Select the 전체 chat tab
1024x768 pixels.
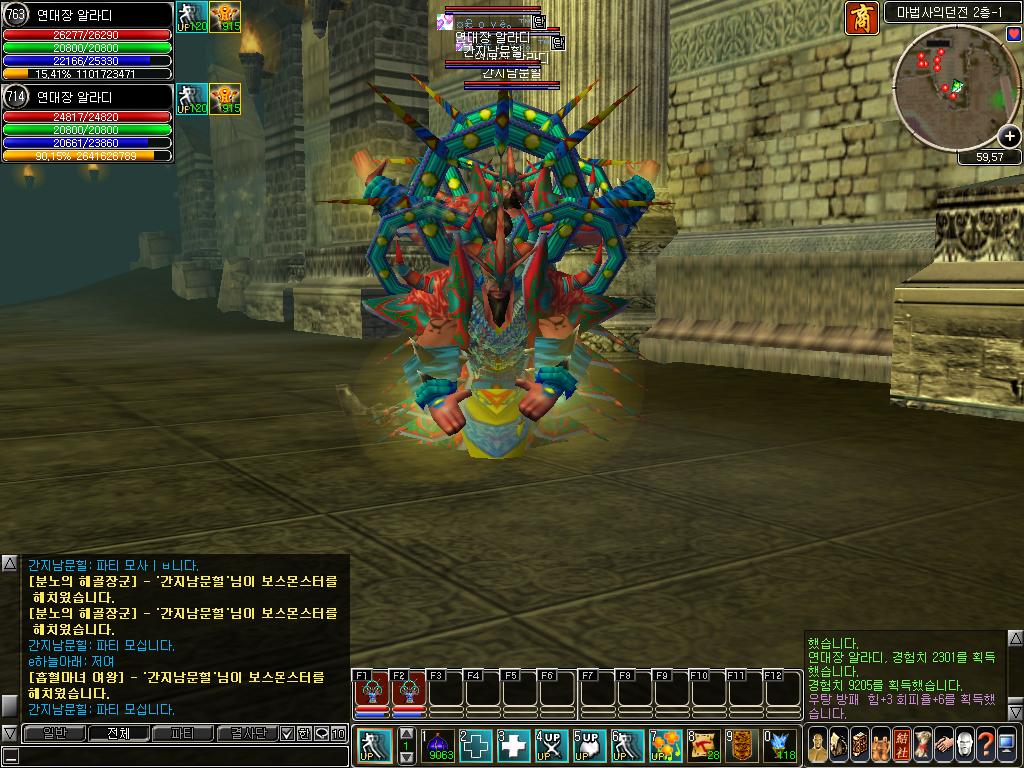pyautogui.click(x=119, y=733)
